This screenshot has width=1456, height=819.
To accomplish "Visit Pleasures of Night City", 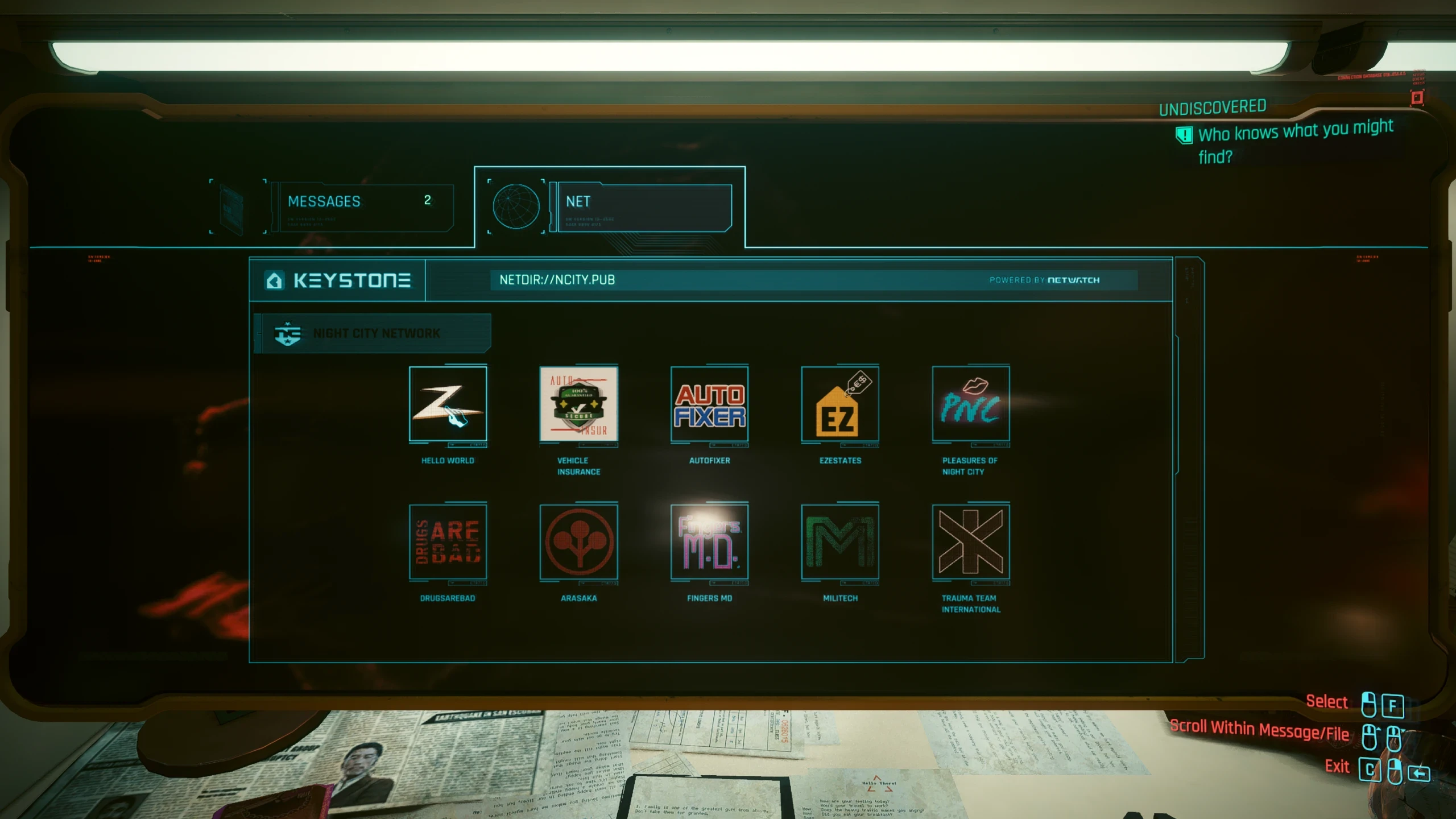I will pos(971,405).
